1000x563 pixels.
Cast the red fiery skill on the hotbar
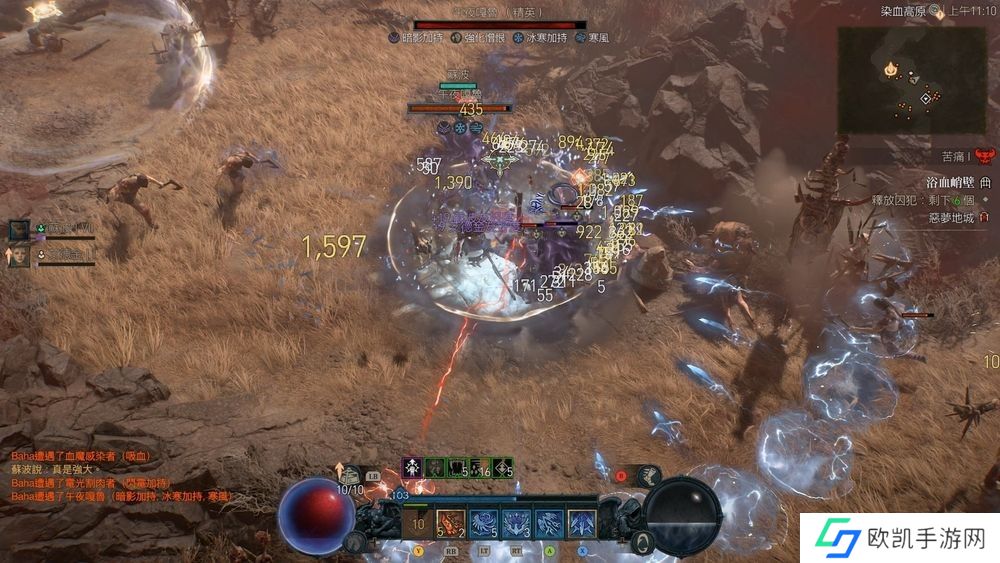point(451,522)
